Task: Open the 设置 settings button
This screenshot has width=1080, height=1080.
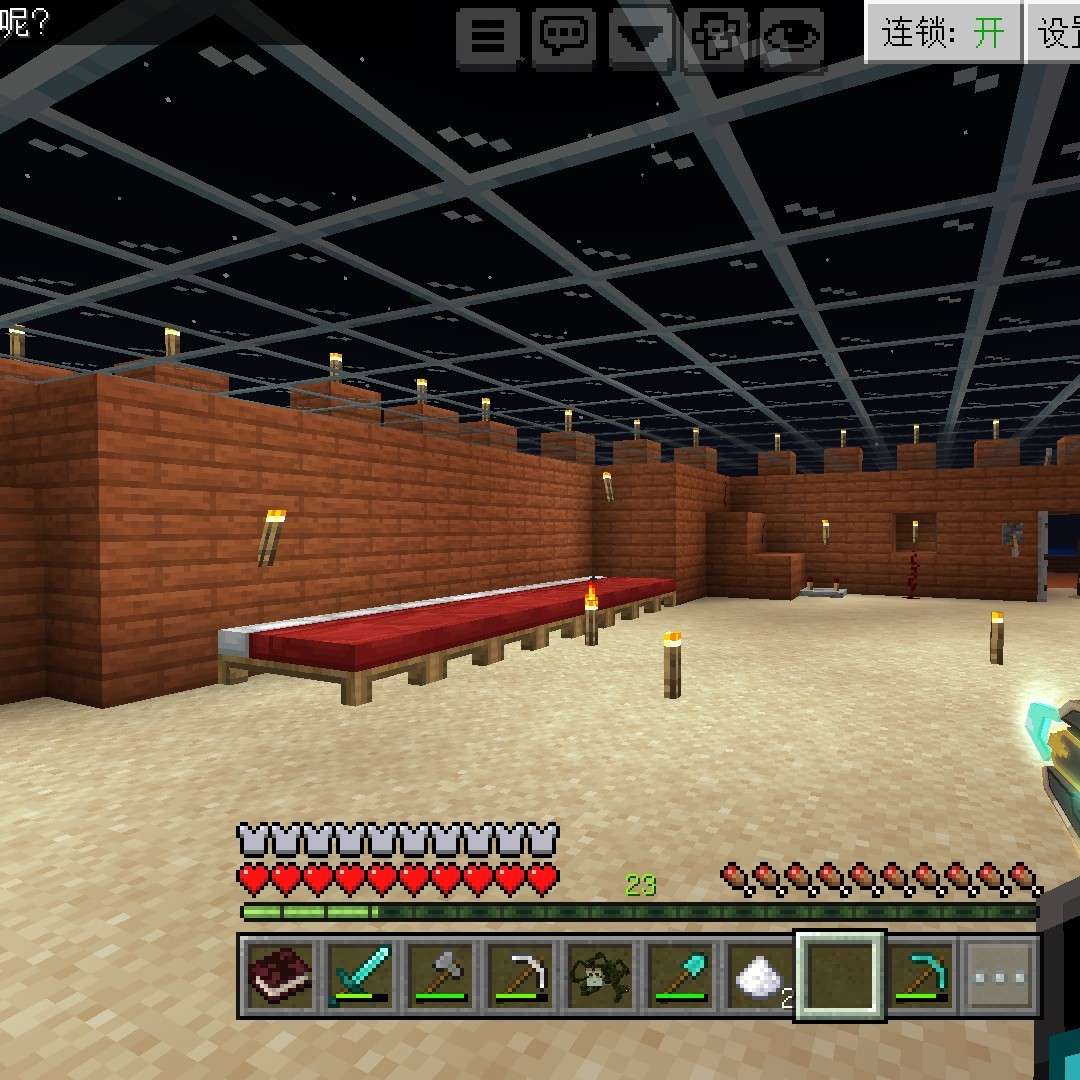Action: pyautogui.click(x=1056, y=33)
